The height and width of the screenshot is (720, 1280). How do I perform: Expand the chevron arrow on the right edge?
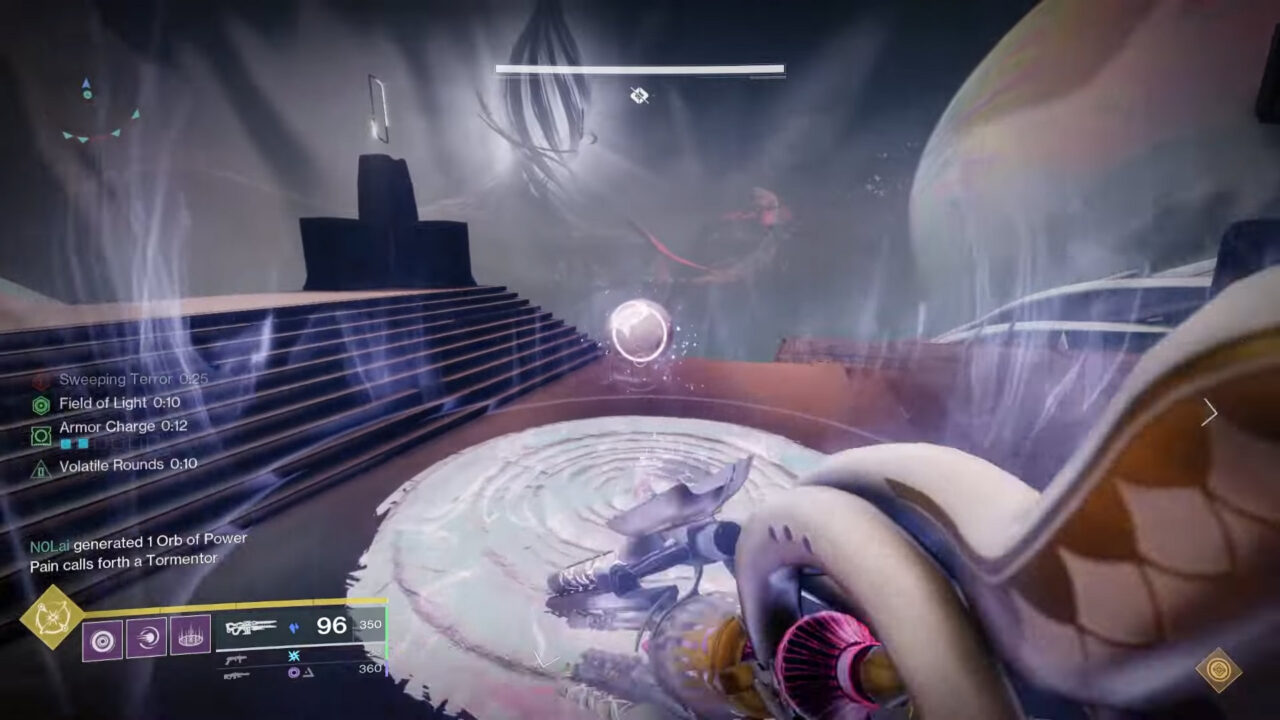tap(1210, 412)
